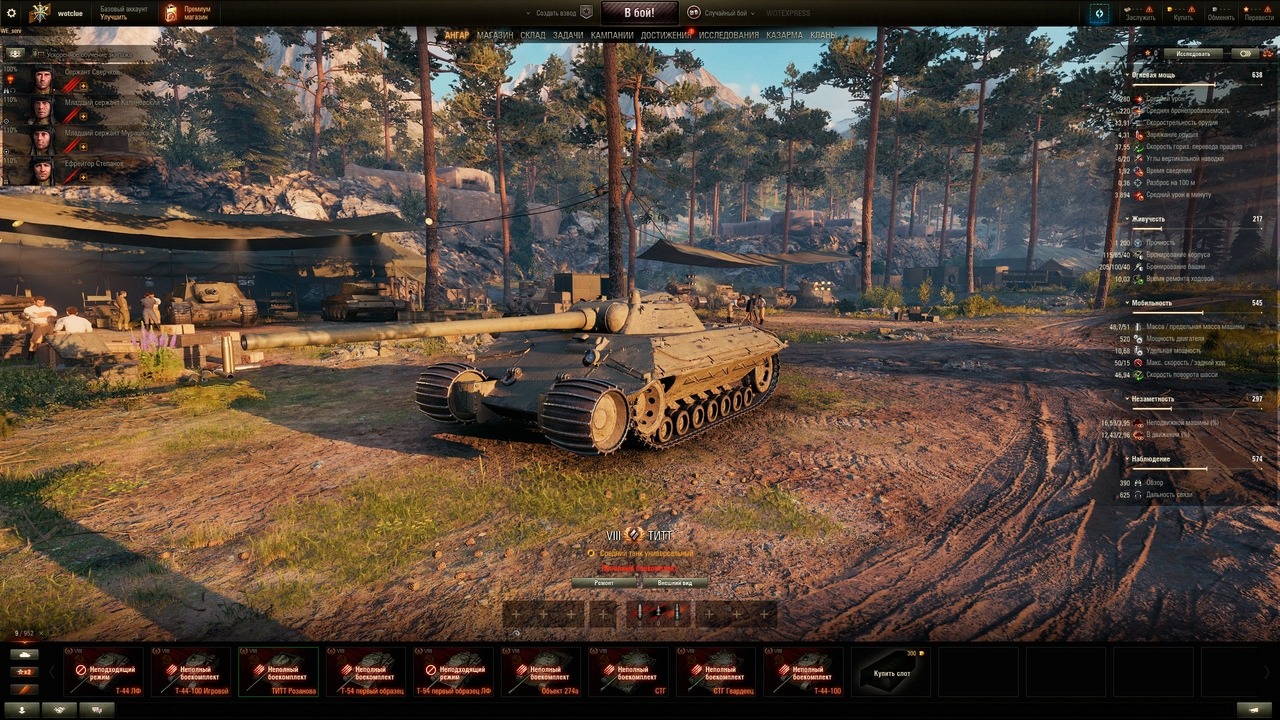Image resolution: width=1280 pixels, height=720 pixels.
Task: Open the game settings gear menu
Action: [13, 12]
